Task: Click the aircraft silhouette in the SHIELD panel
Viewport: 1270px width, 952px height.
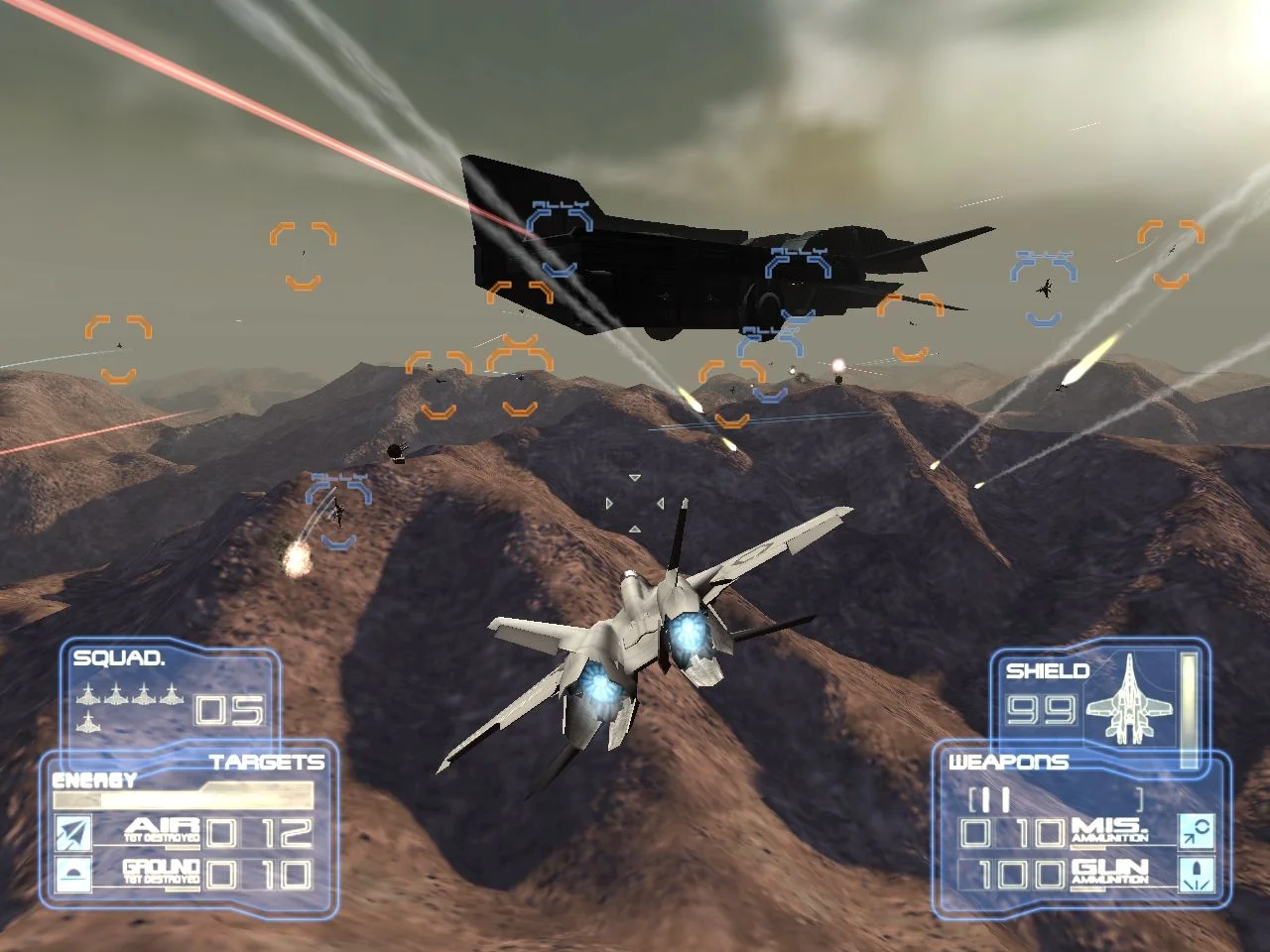Action: click(x=1128, y=700)
